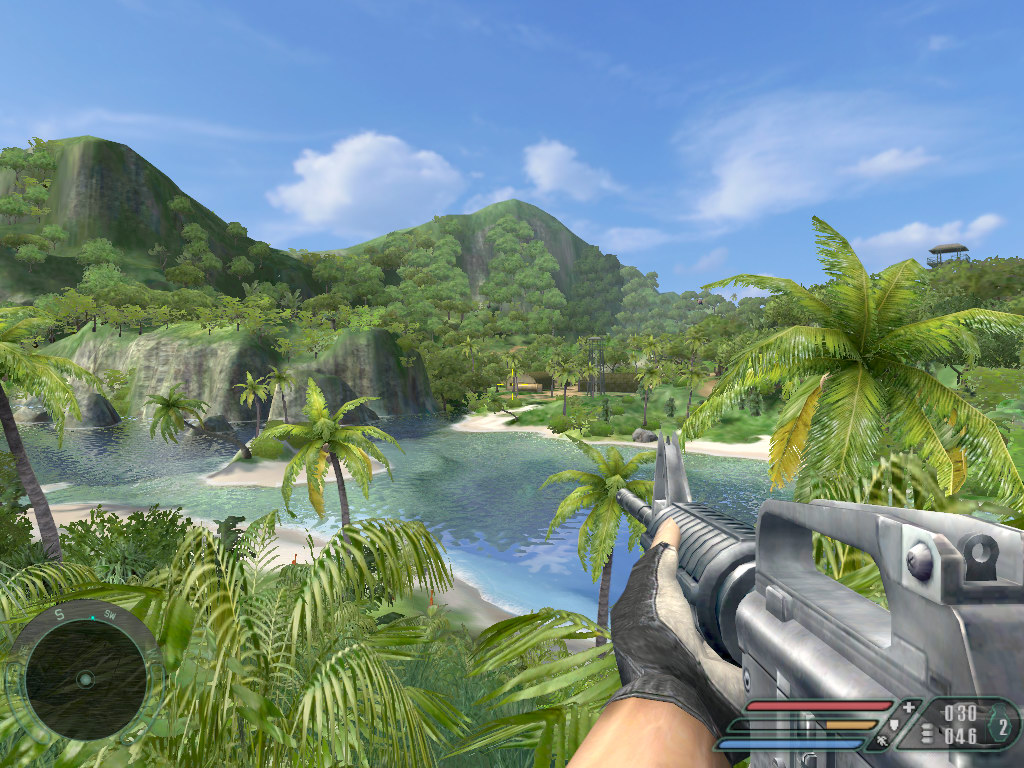This screenshot has height=768, width=1024.
Task: Click the ammo magazine icon
Action: pos(926,733)
